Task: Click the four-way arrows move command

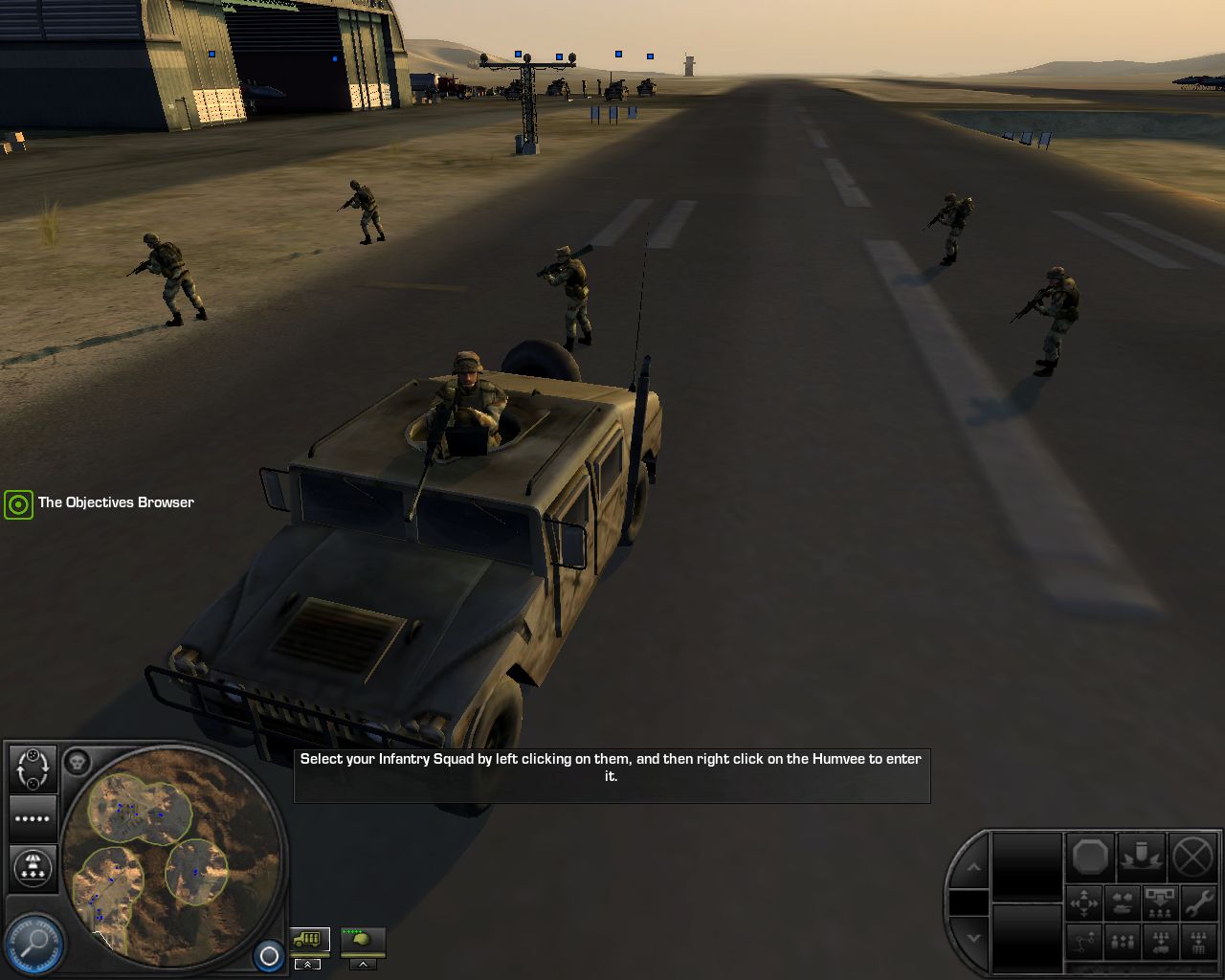Action: 1084,902
